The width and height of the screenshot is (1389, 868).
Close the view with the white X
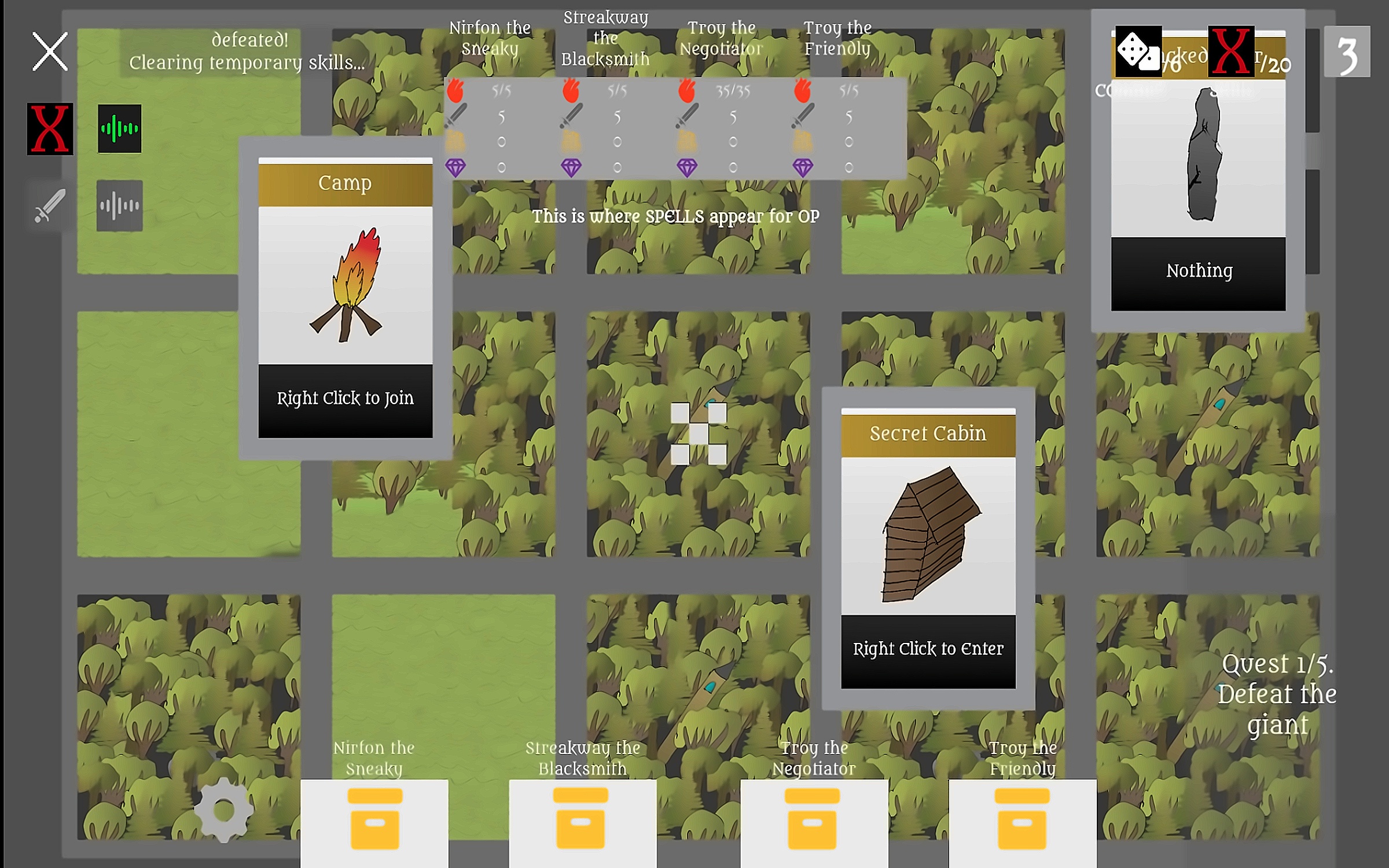pos(50,52)
